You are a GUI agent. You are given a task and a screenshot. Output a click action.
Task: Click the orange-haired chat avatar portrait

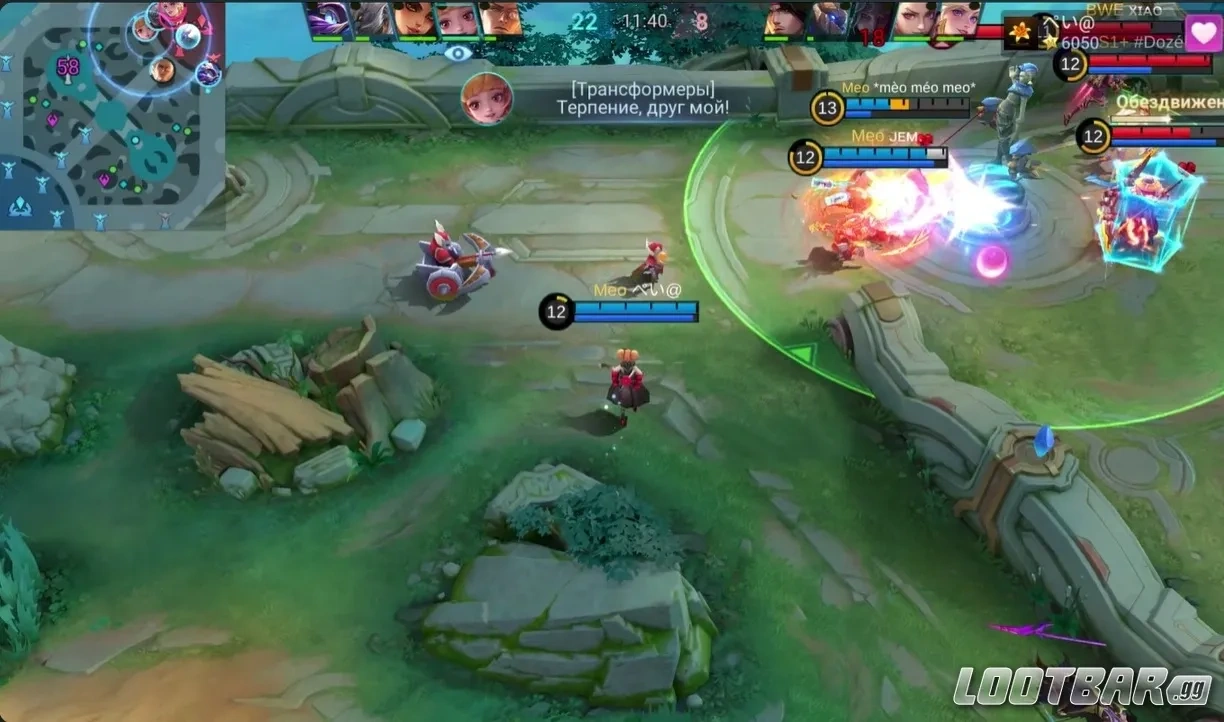(x=487, y=99)
